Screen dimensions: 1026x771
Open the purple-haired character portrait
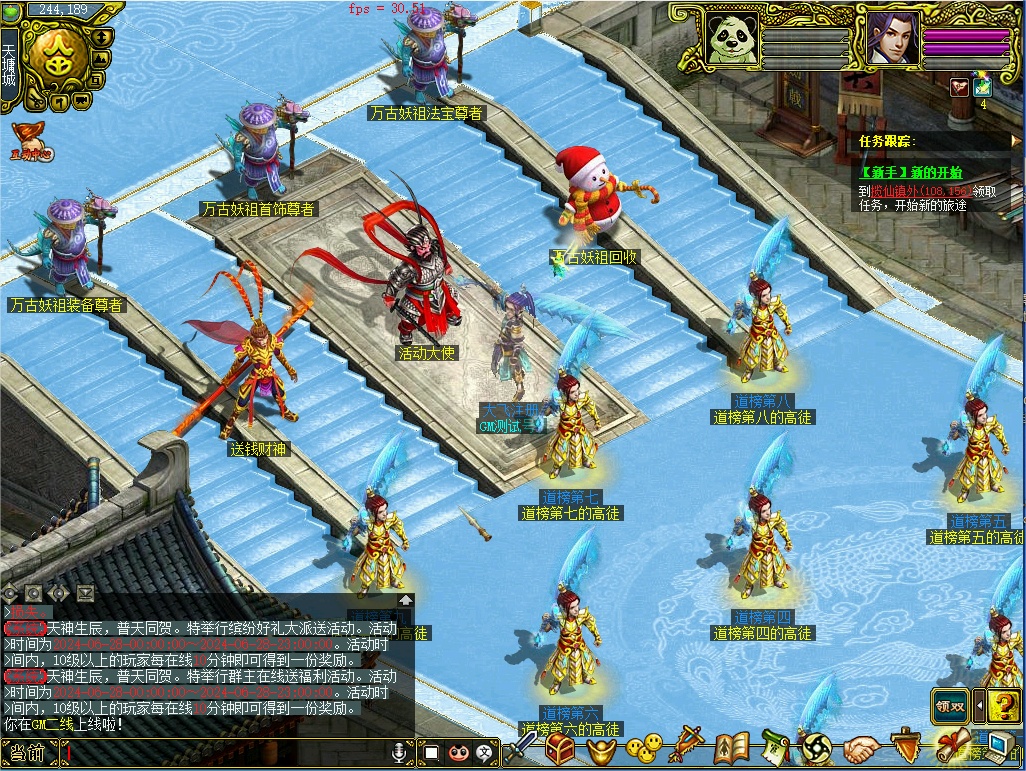coord(892,38)
